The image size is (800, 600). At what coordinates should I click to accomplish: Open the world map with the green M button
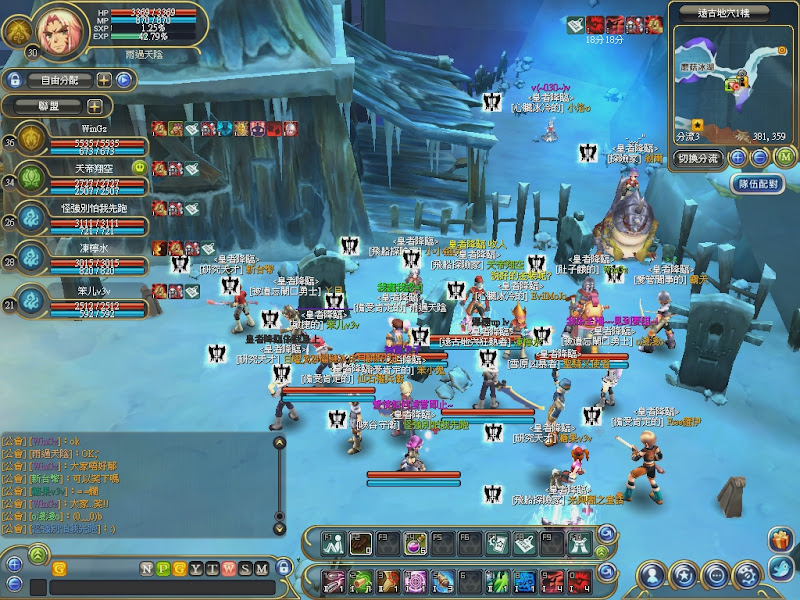[784, 157]
